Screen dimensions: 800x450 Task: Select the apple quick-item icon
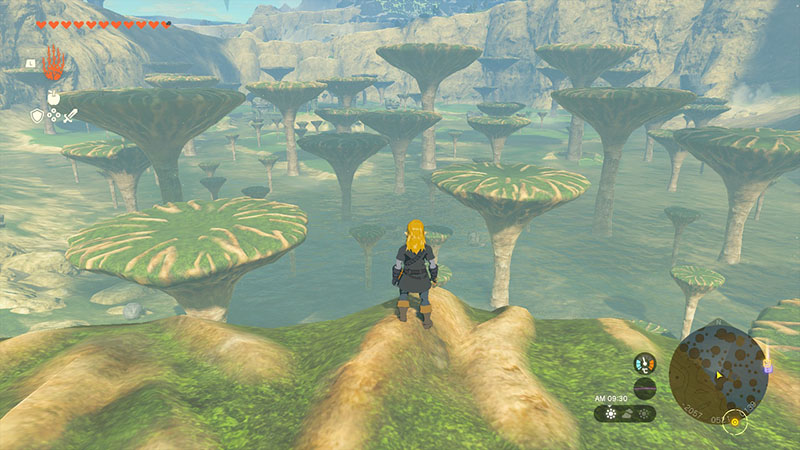(x=53, y=98)
